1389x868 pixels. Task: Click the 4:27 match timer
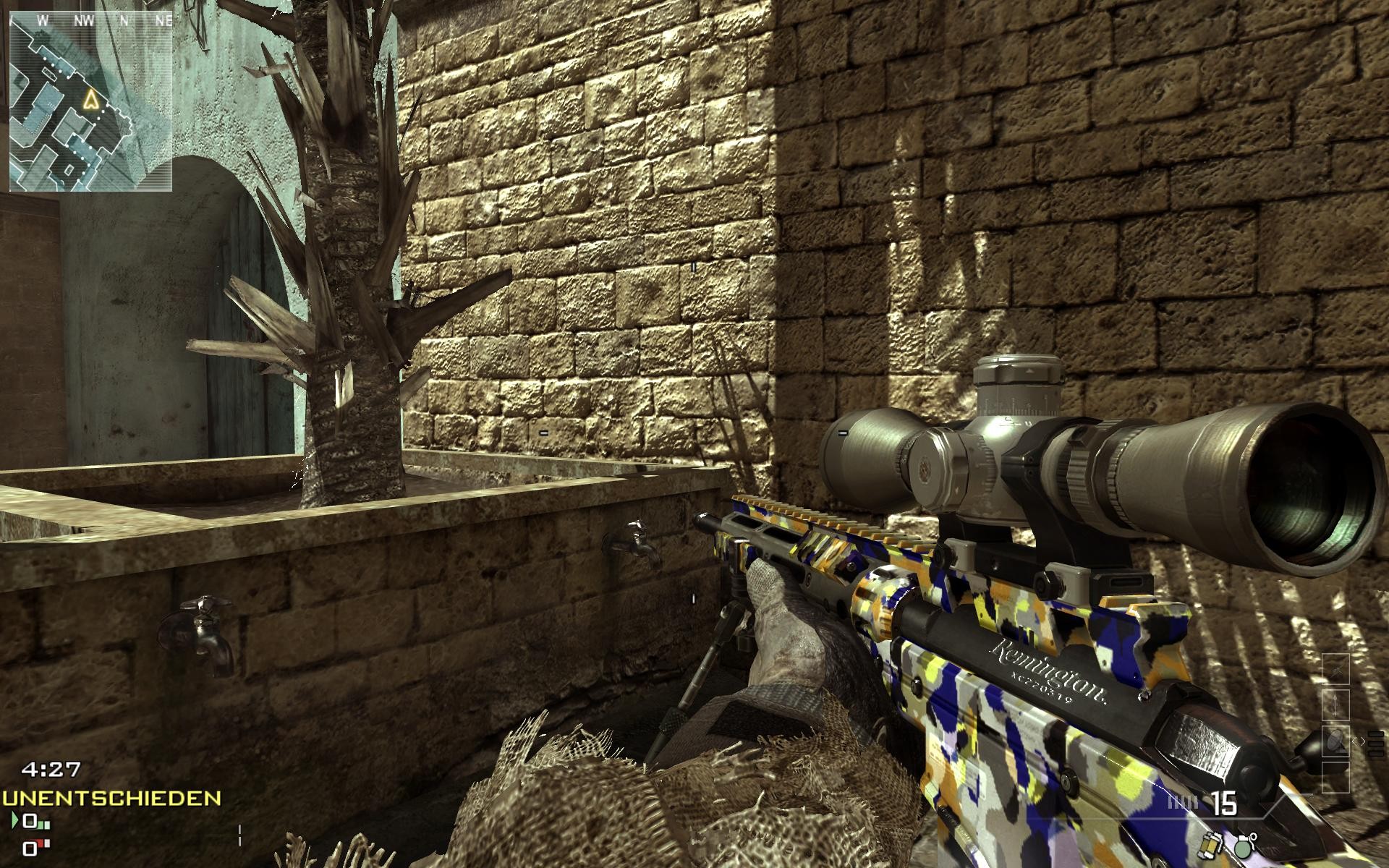click(50, 769)
